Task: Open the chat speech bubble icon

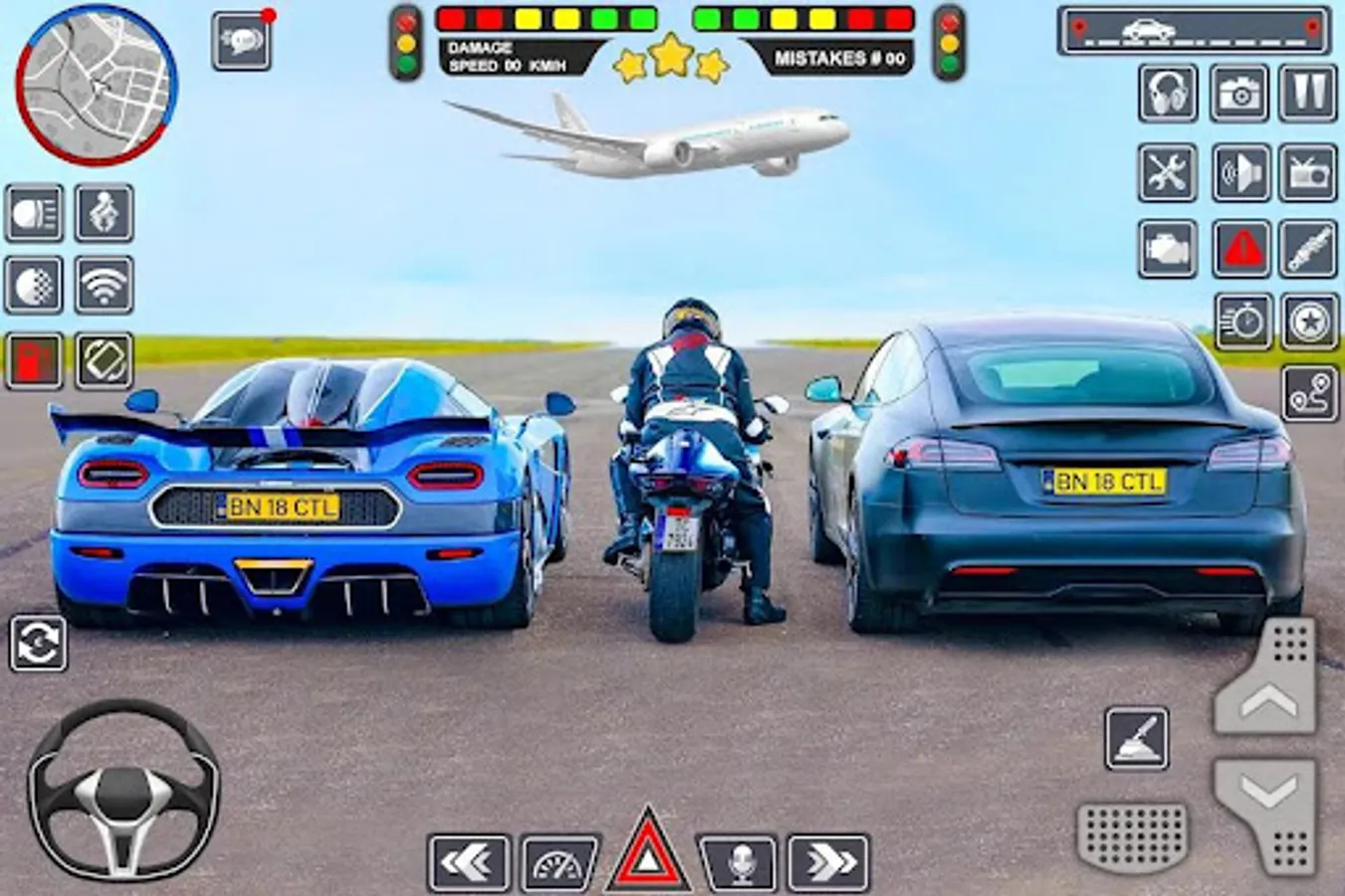Action: click(241, 41)
